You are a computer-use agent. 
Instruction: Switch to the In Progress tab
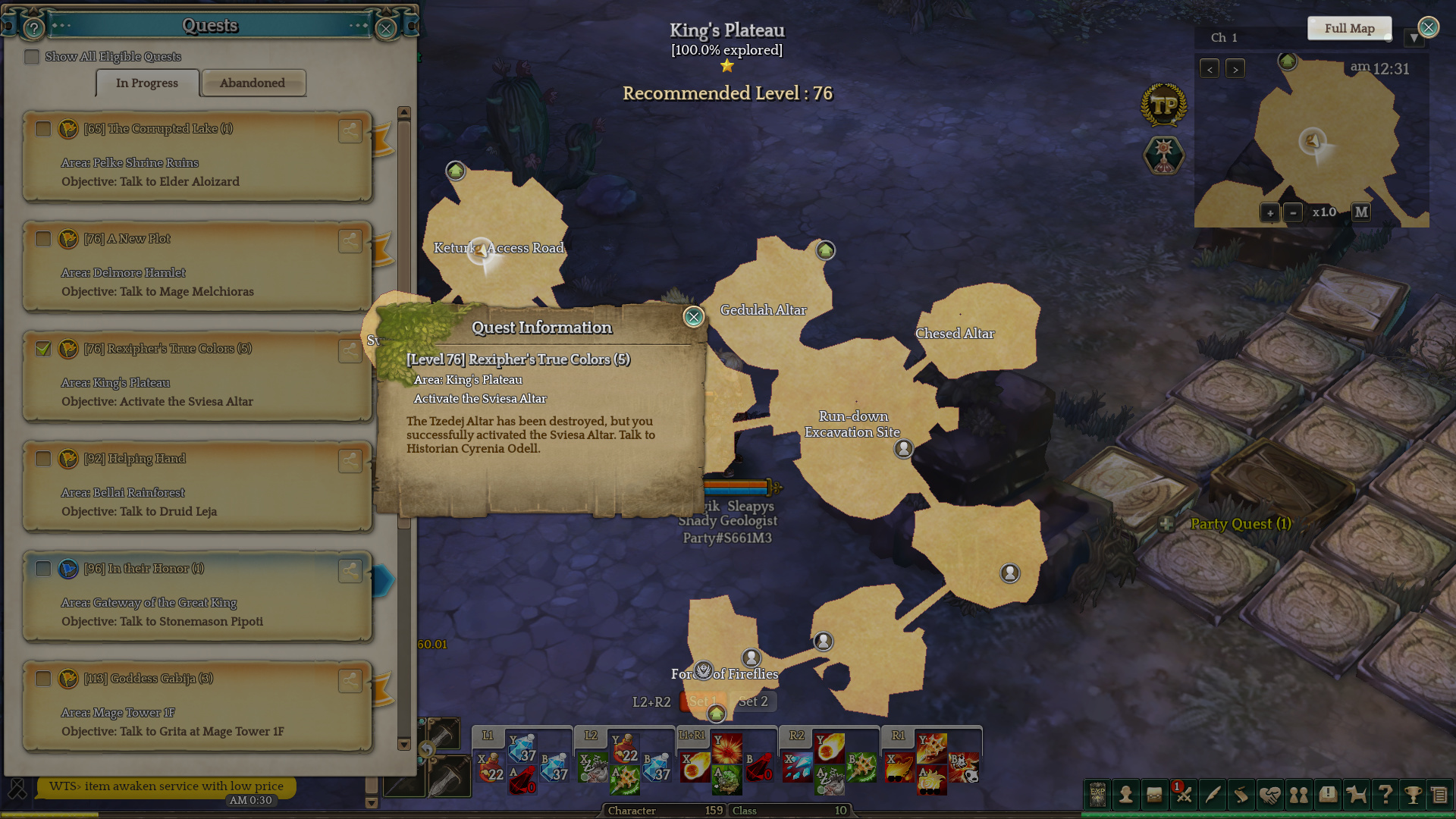pos(147,83)
